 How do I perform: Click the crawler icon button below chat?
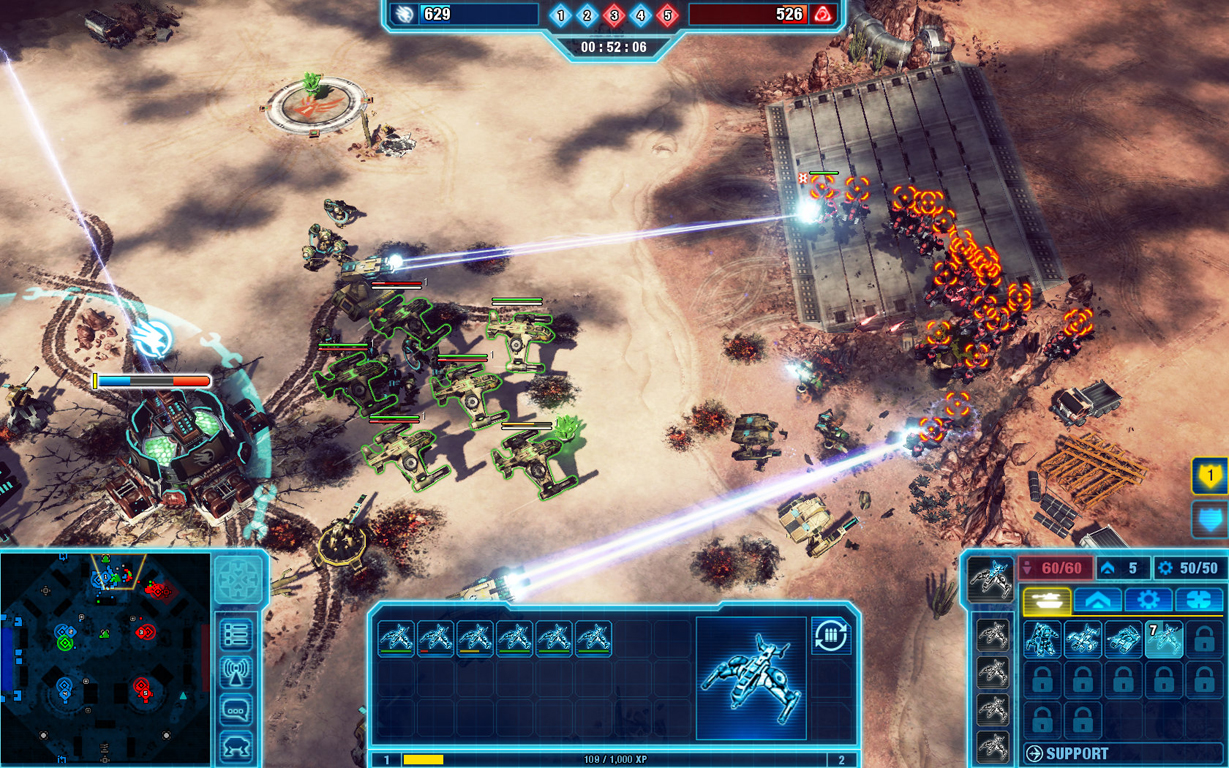237,746
